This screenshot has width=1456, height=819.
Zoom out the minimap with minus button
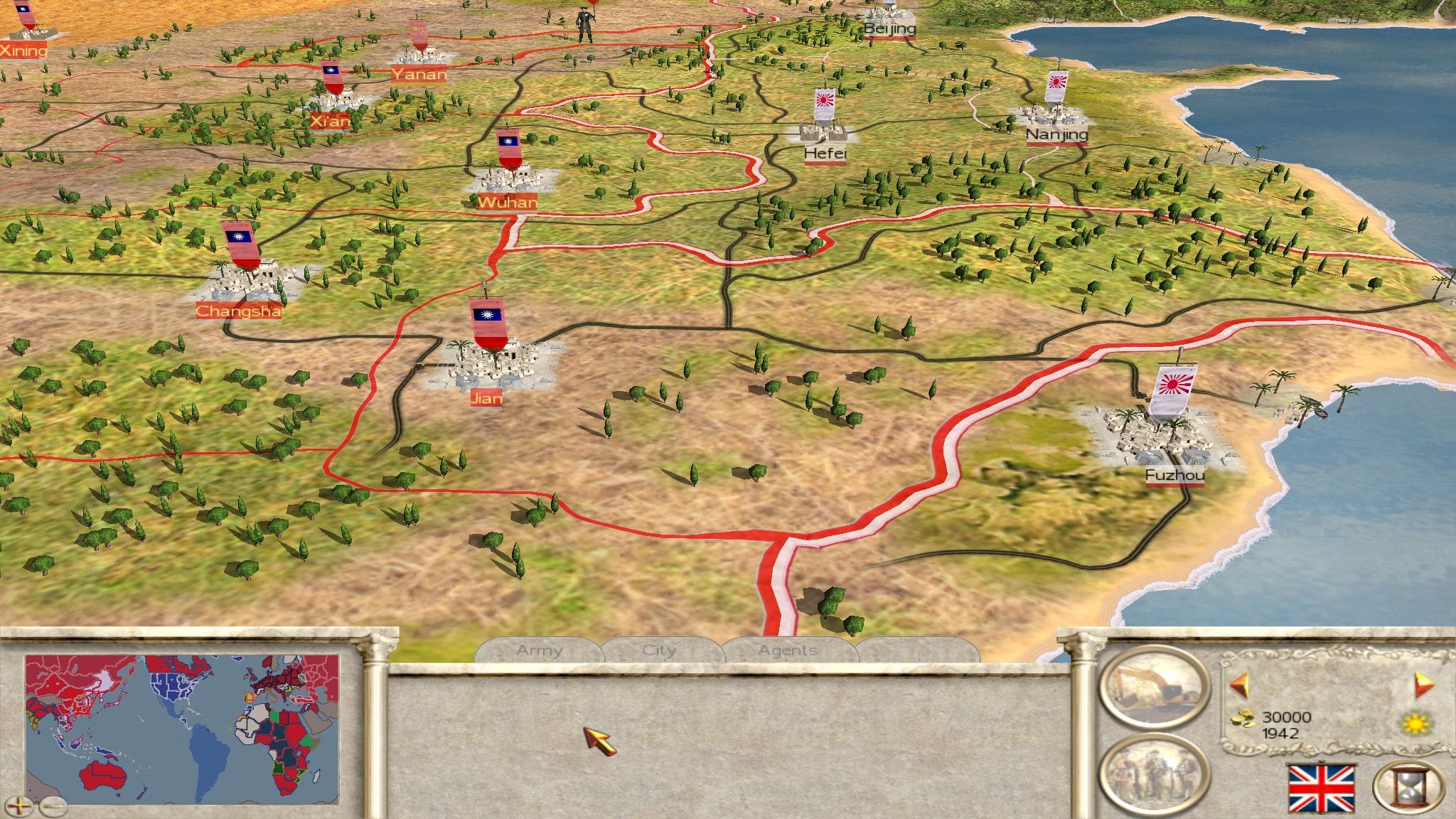pyautogui.click(x=53, y=806)
